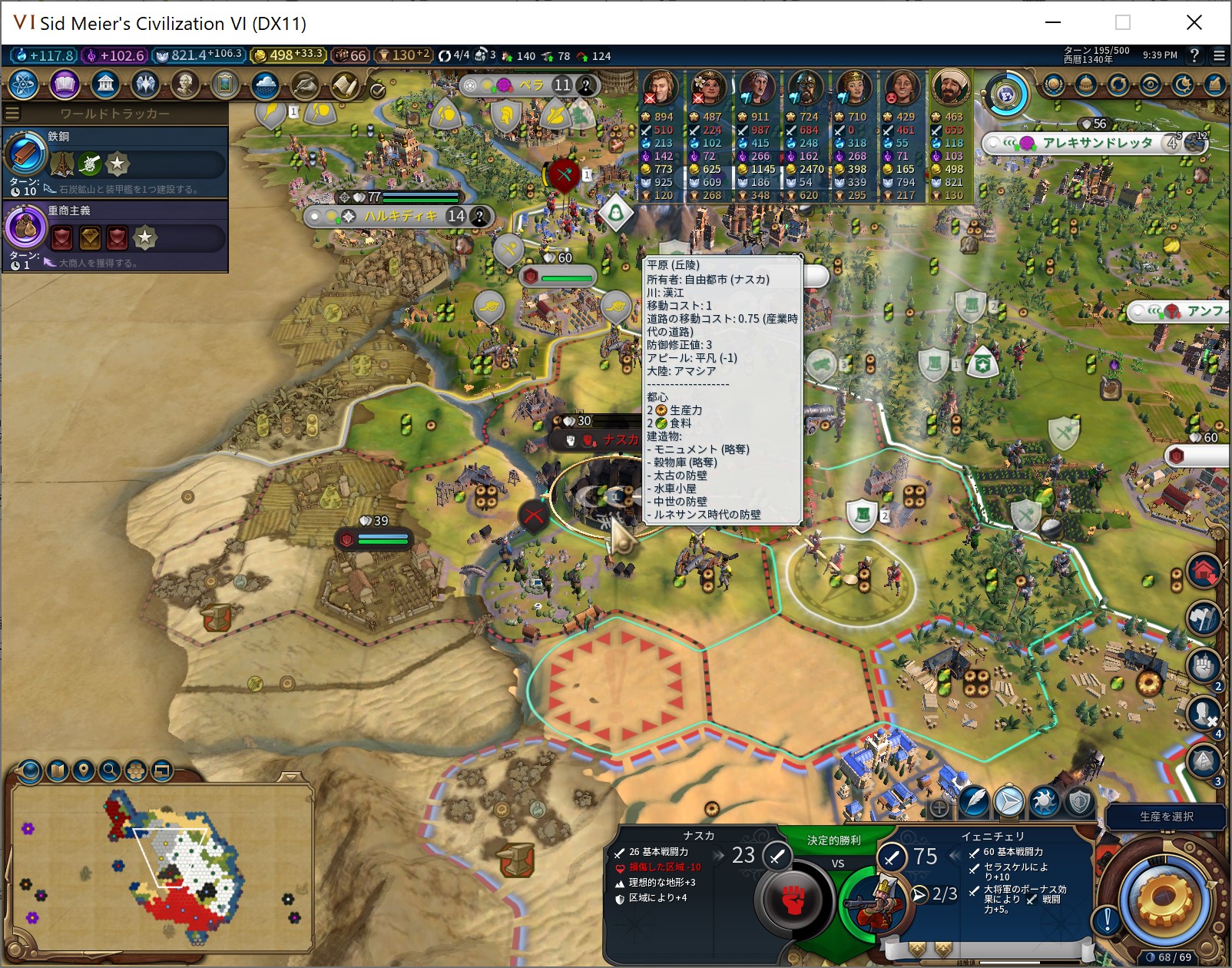This screenshot has height=968, width=1232.
Task: Select the ハルキディキ city banner
Action: click(399, 217)
